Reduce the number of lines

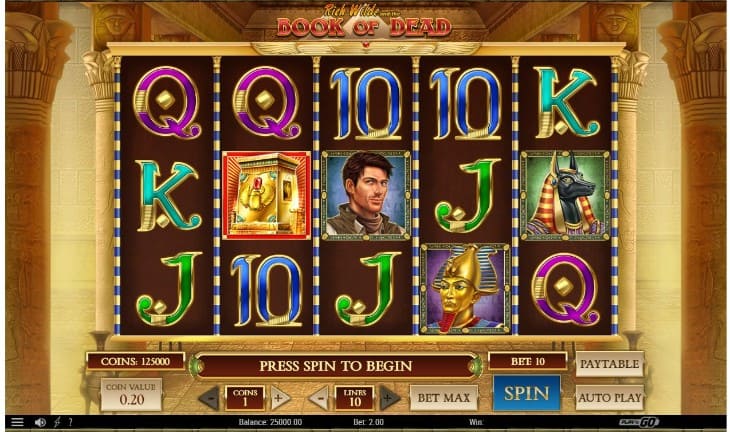tap(319, 398)
